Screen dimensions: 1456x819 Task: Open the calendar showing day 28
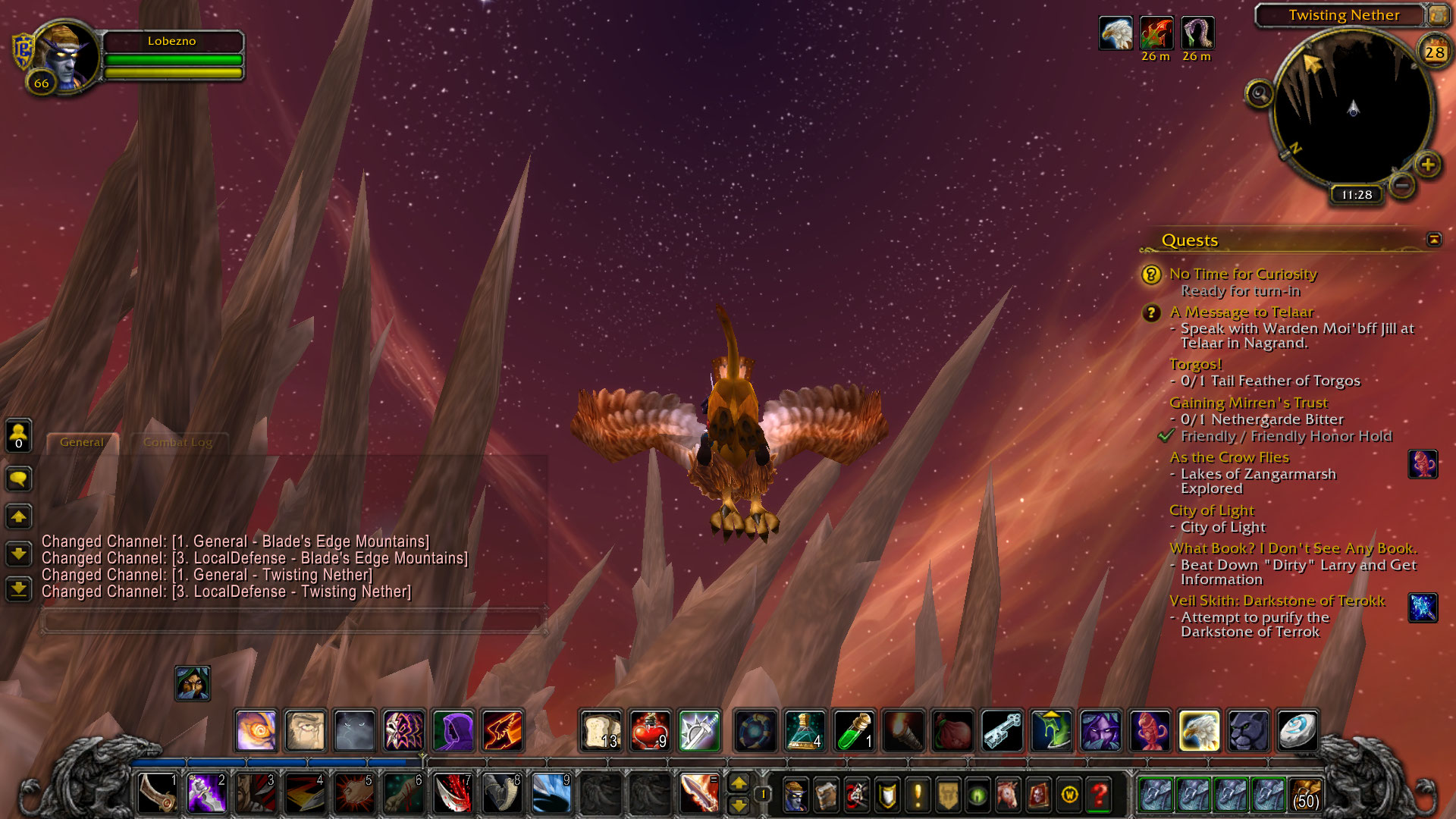pos(1434,52)
